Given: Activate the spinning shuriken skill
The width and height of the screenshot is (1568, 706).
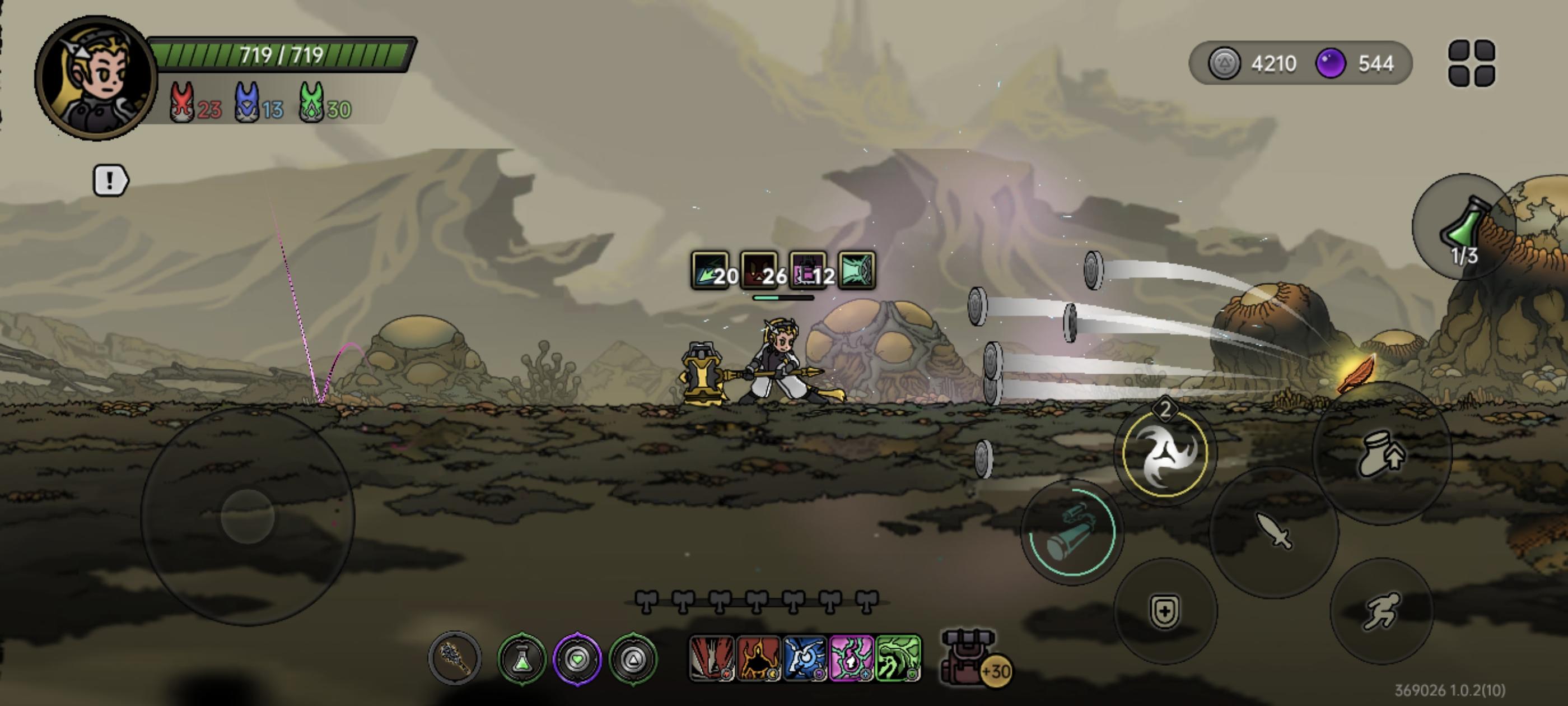Looking at the screenshot, I should coord(1164,454).
